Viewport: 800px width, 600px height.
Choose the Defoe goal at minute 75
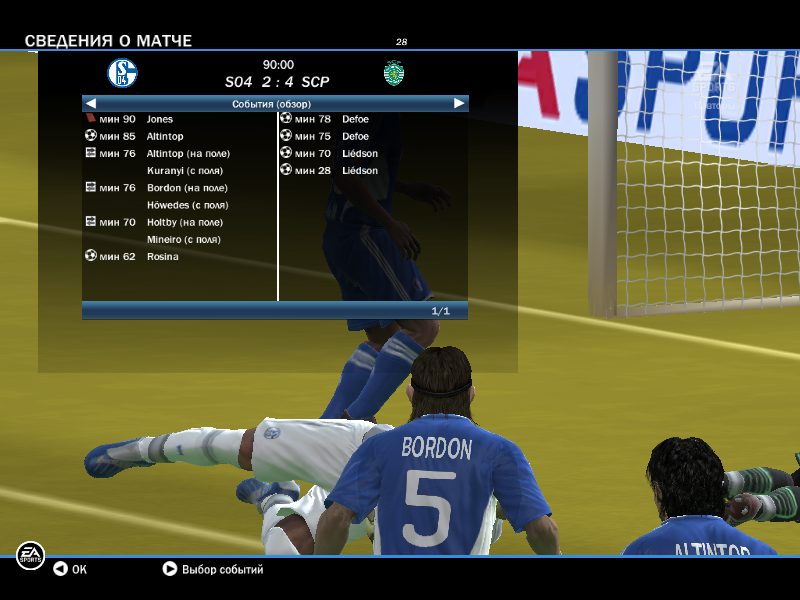tap(355, 136)
